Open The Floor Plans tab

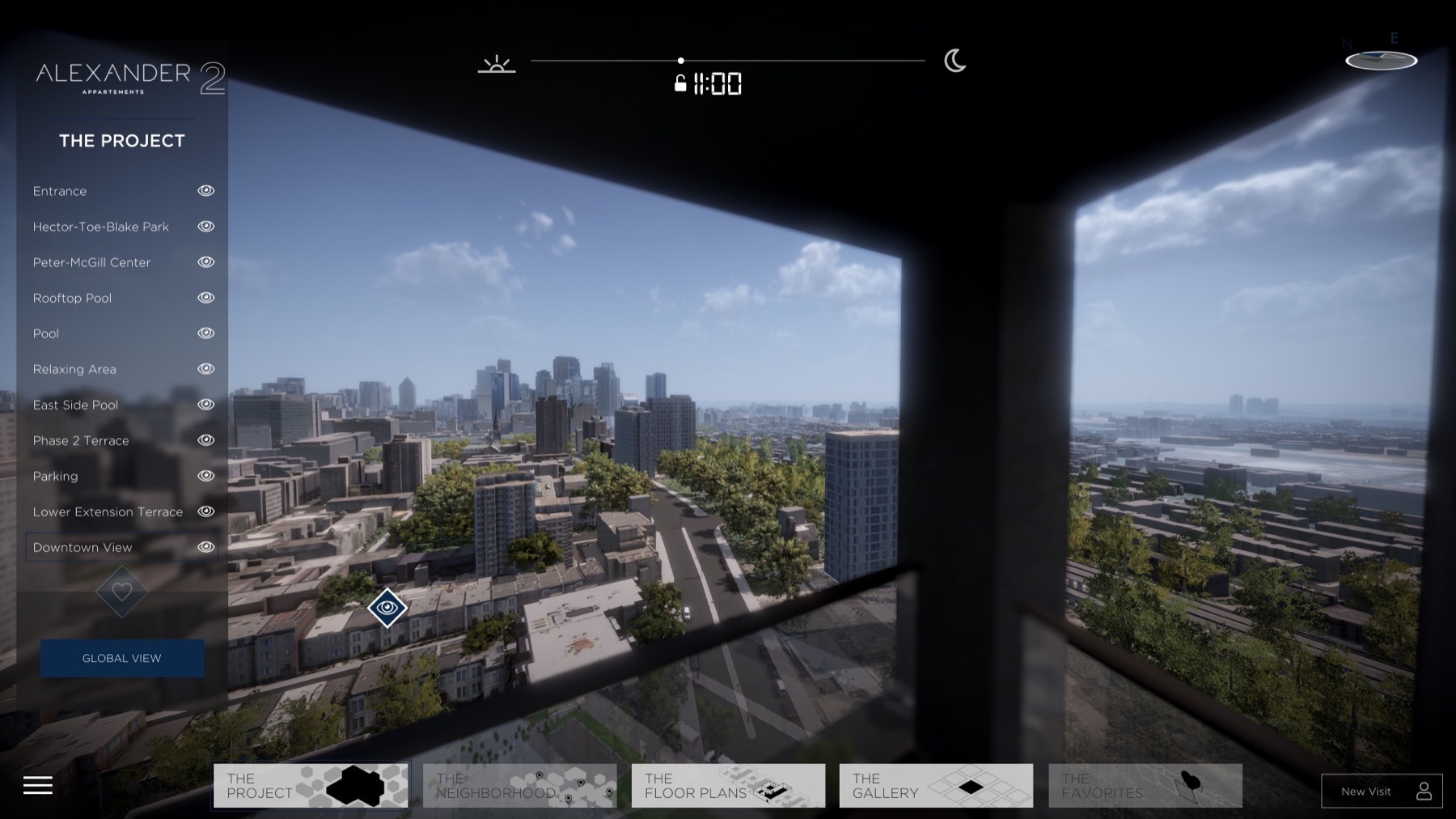(728, 786)
